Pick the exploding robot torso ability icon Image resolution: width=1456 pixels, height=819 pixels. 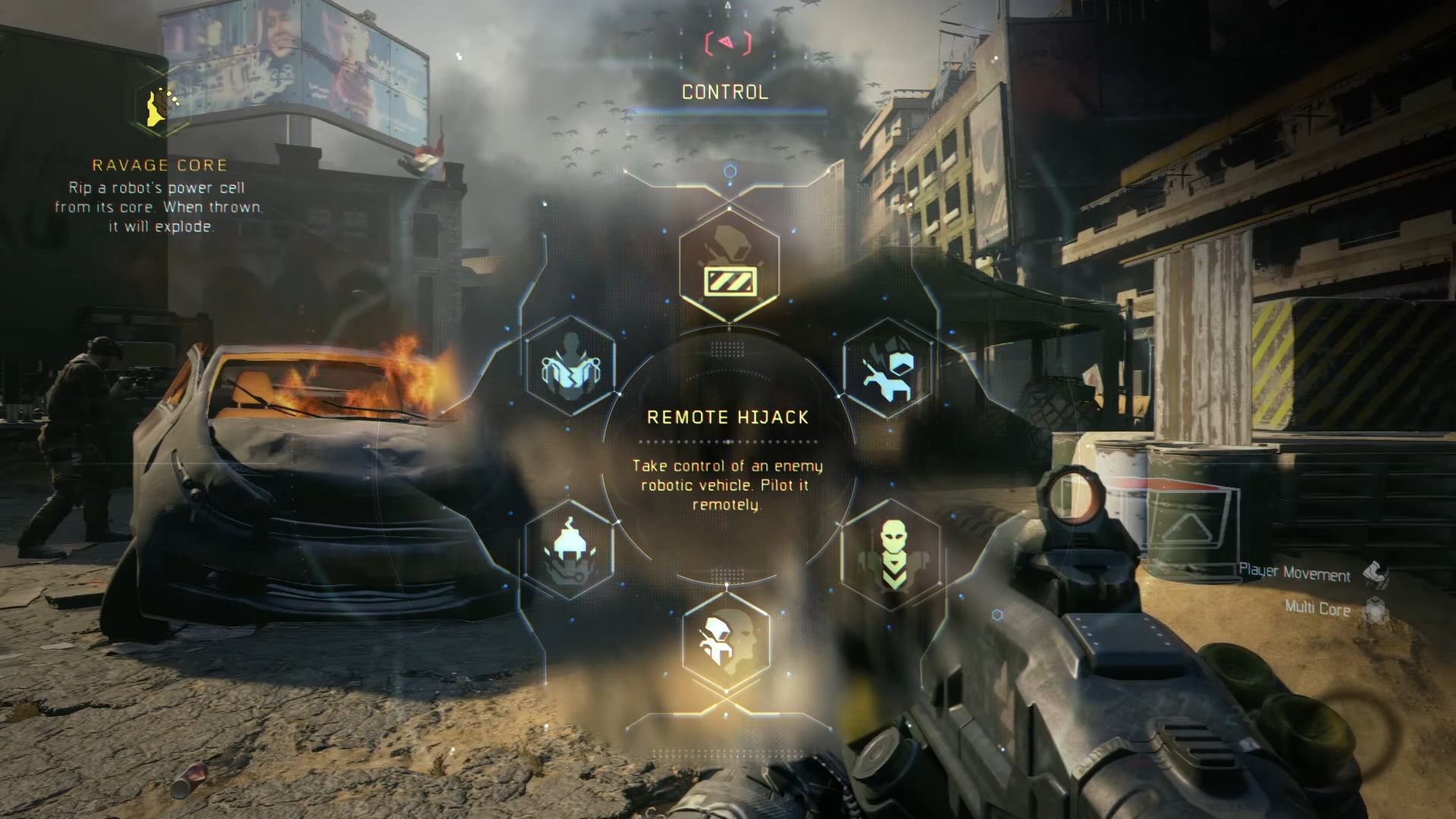(571, 369)
